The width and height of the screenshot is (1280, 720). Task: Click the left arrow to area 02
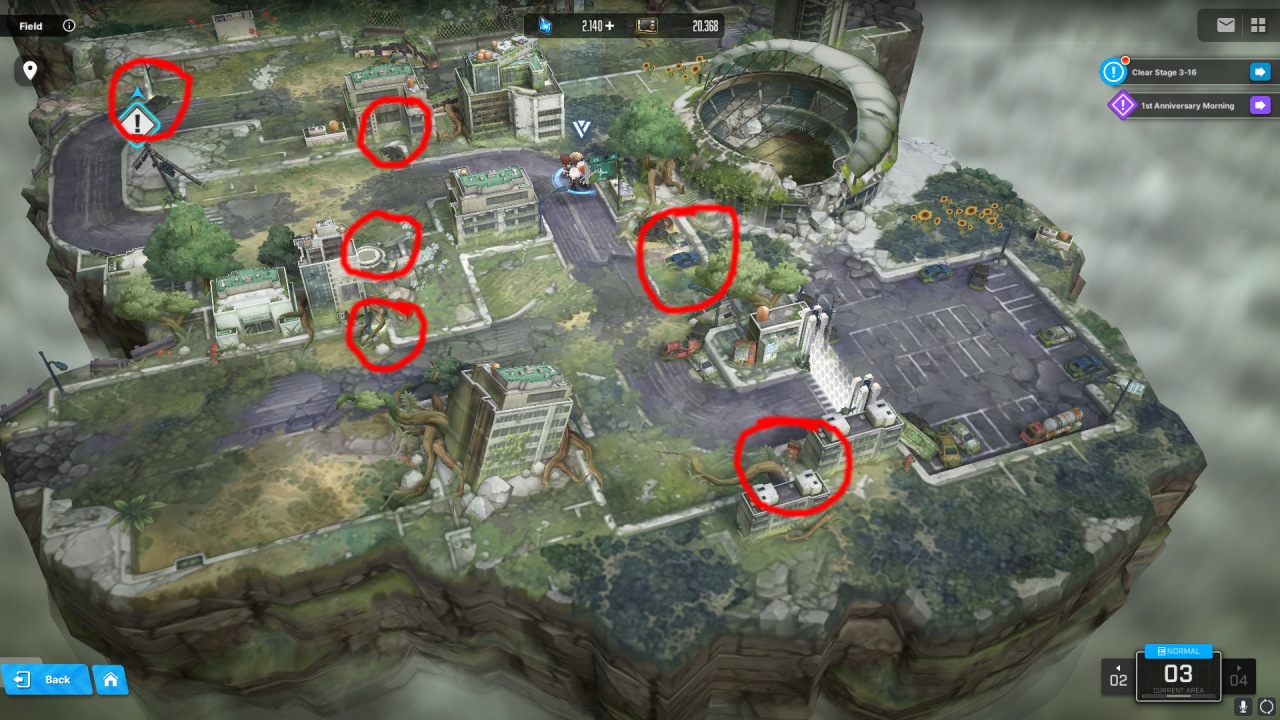1120,675
